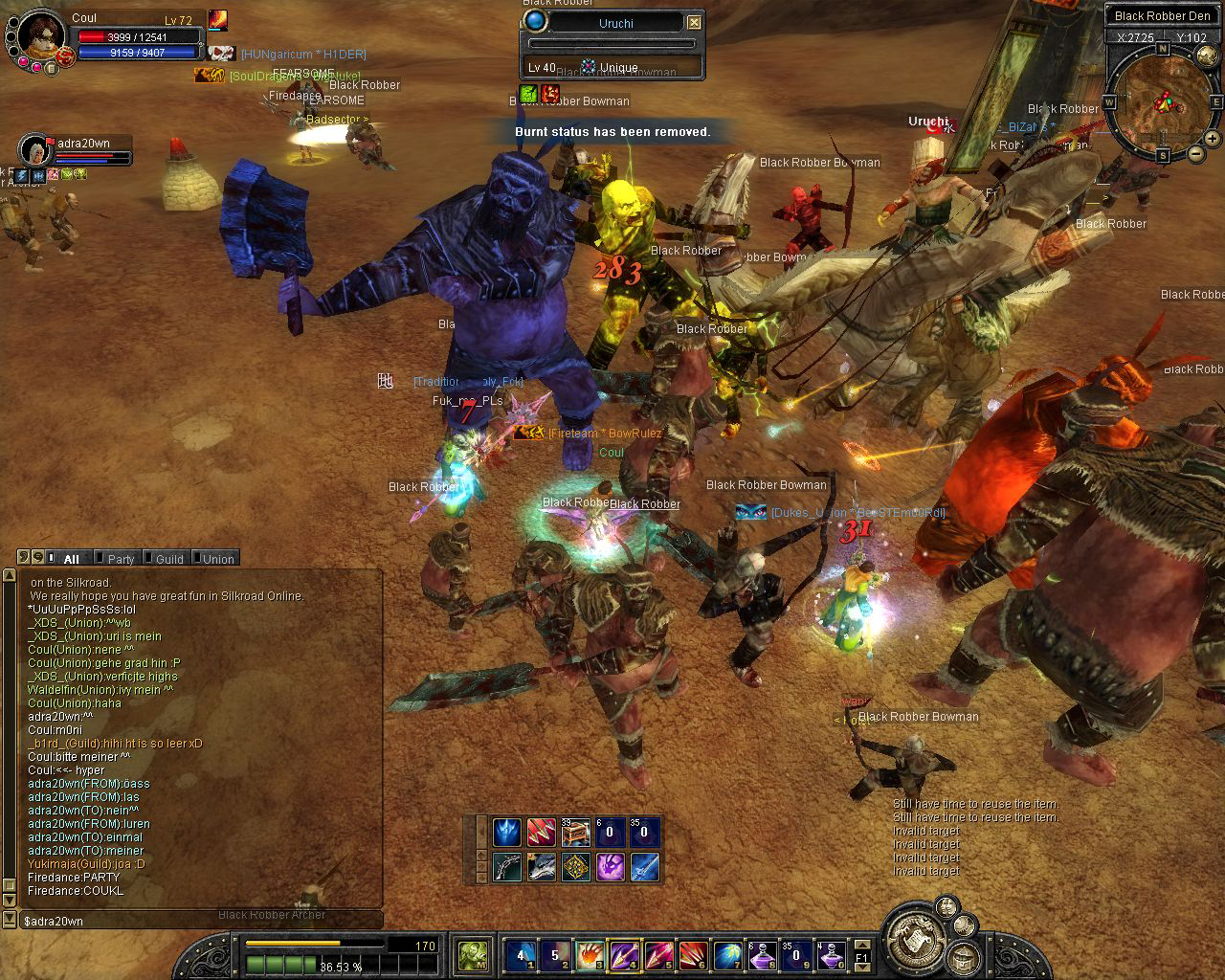This screenshot has height=980, width=1225.
Task: Activate the blue orb skill in slot 7
Action: click(x=727, y=954)
